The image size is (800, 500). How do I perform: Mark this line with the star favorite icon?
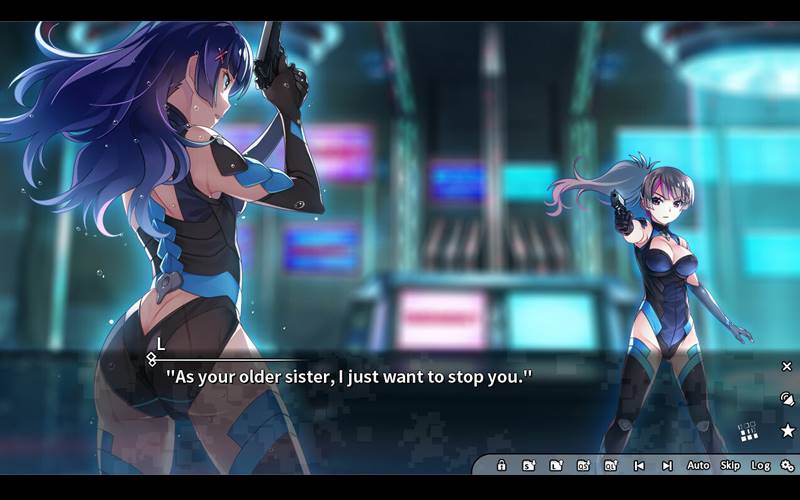(x=787, y=431)
